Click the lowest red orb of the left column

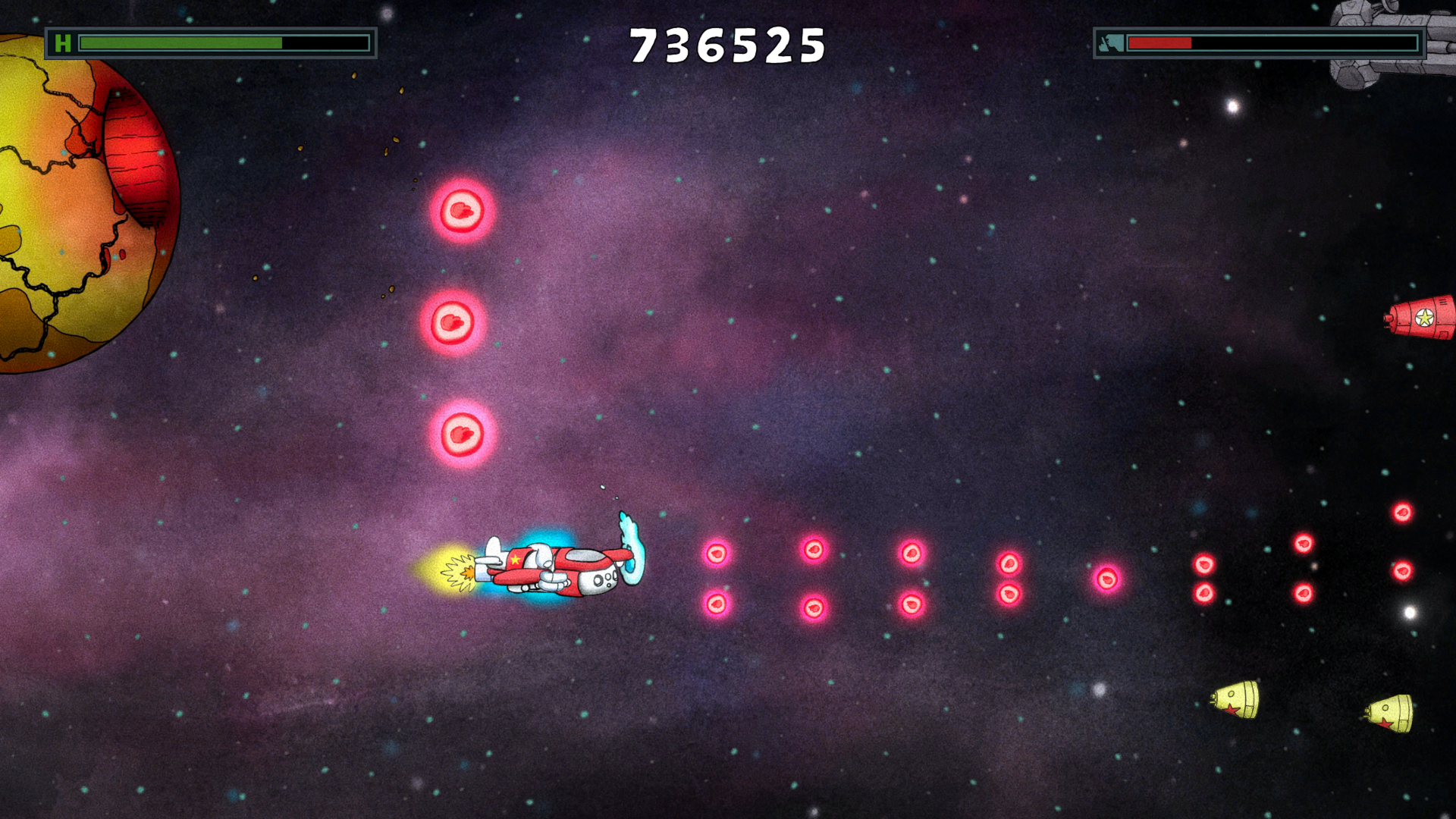[461, 433]
